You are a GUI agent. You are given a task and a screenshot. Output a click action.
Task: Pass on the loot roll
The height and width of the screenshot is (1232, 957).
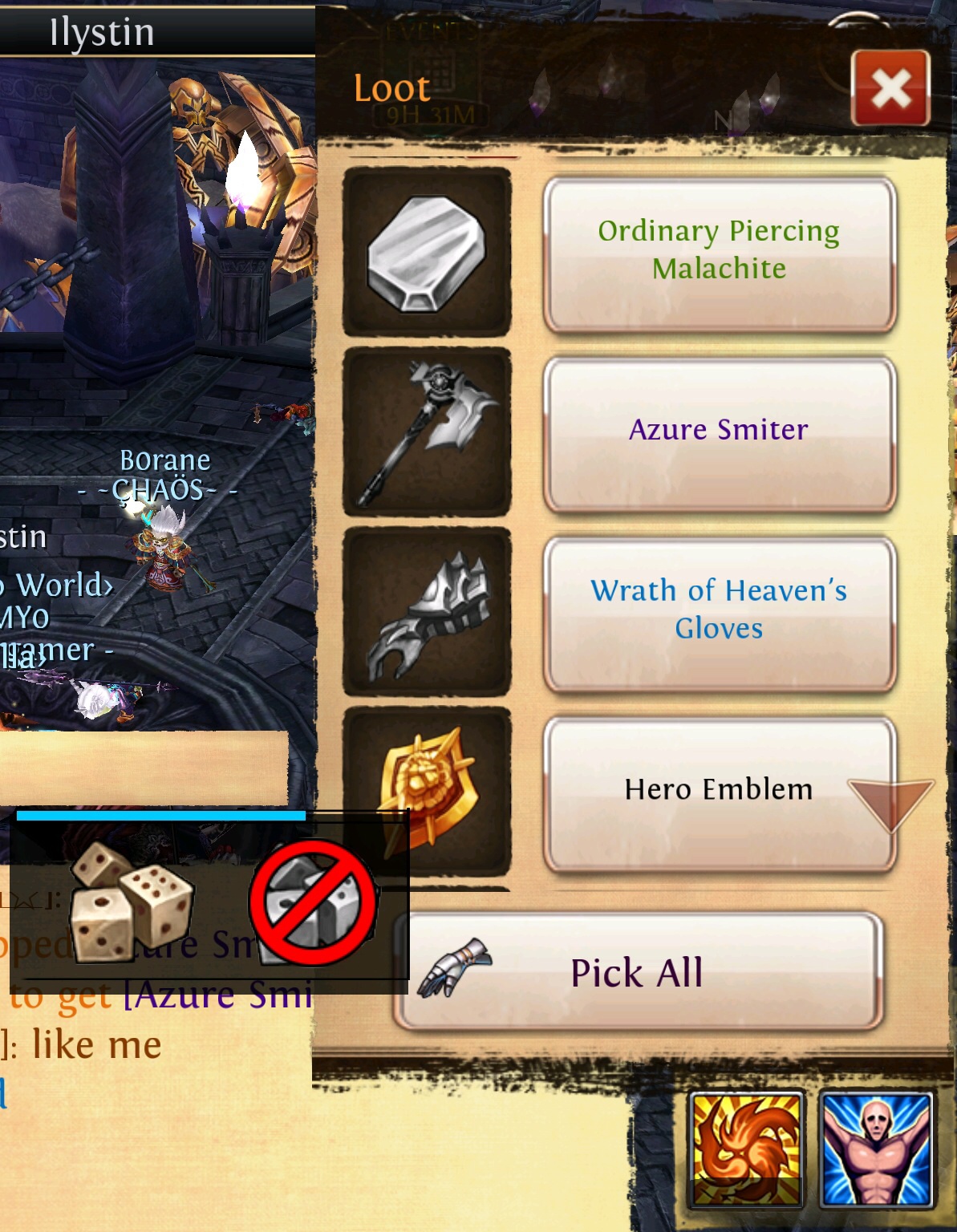coord(313,902)
